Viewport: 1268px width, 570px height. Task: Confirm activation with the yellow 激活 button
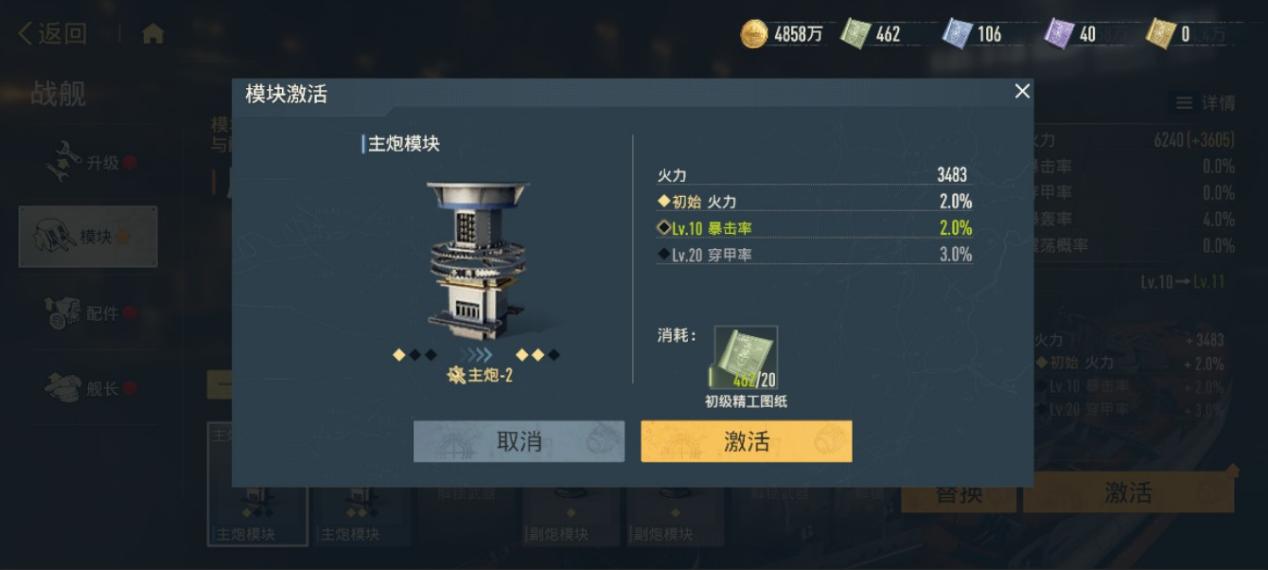click(x=746, y=441)
